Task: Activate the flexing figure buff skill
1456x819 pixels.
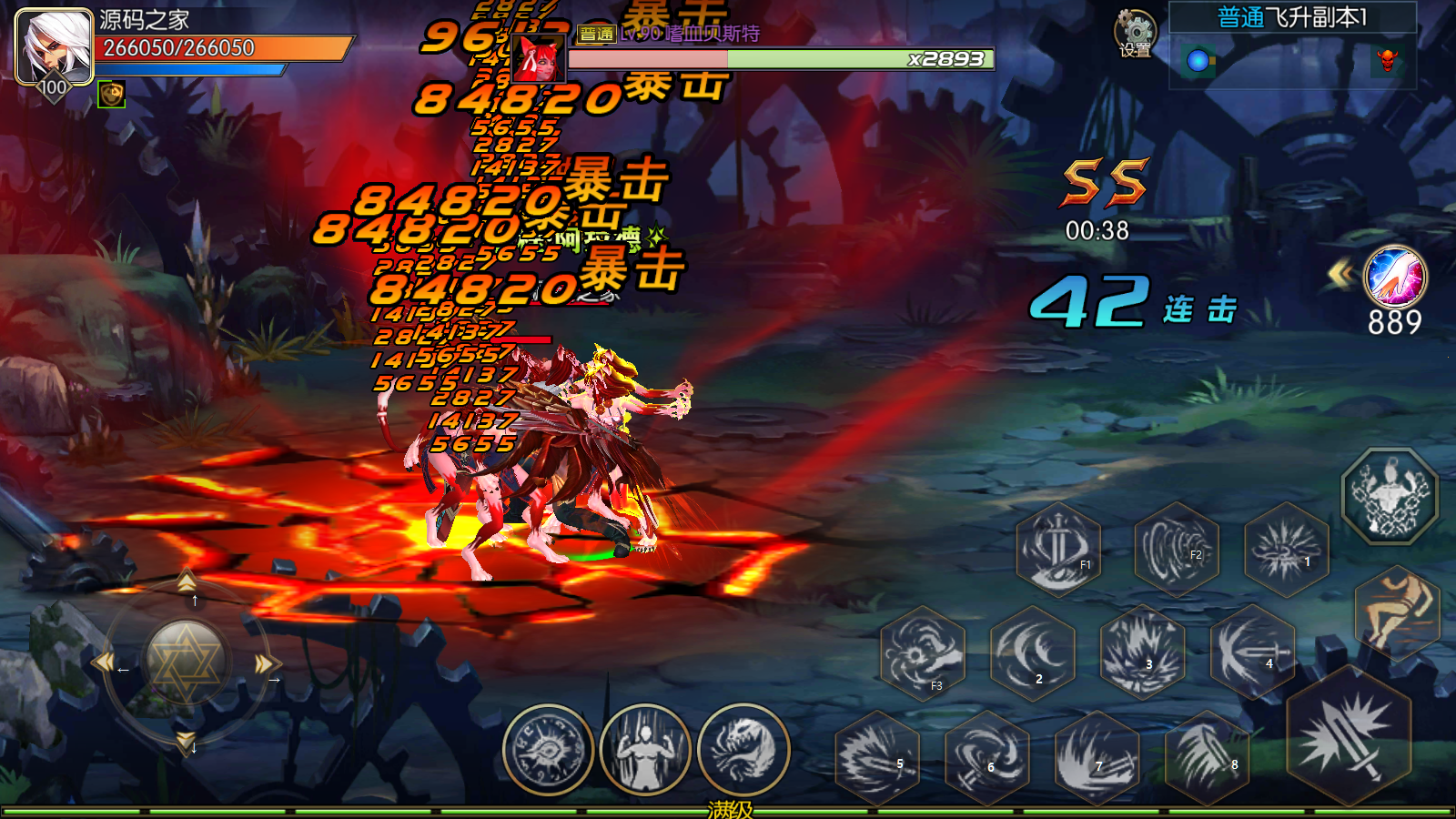Action: (645, 751)
